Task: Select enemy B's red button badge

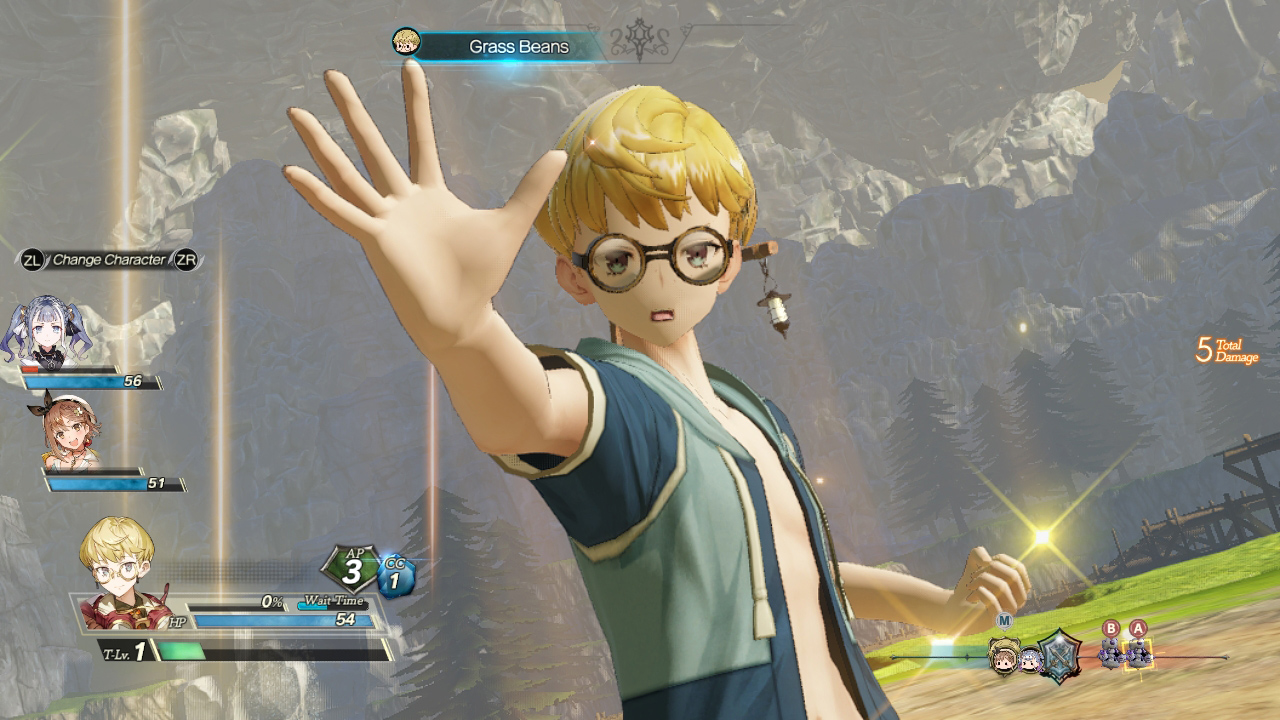Action: (1112, 628)
